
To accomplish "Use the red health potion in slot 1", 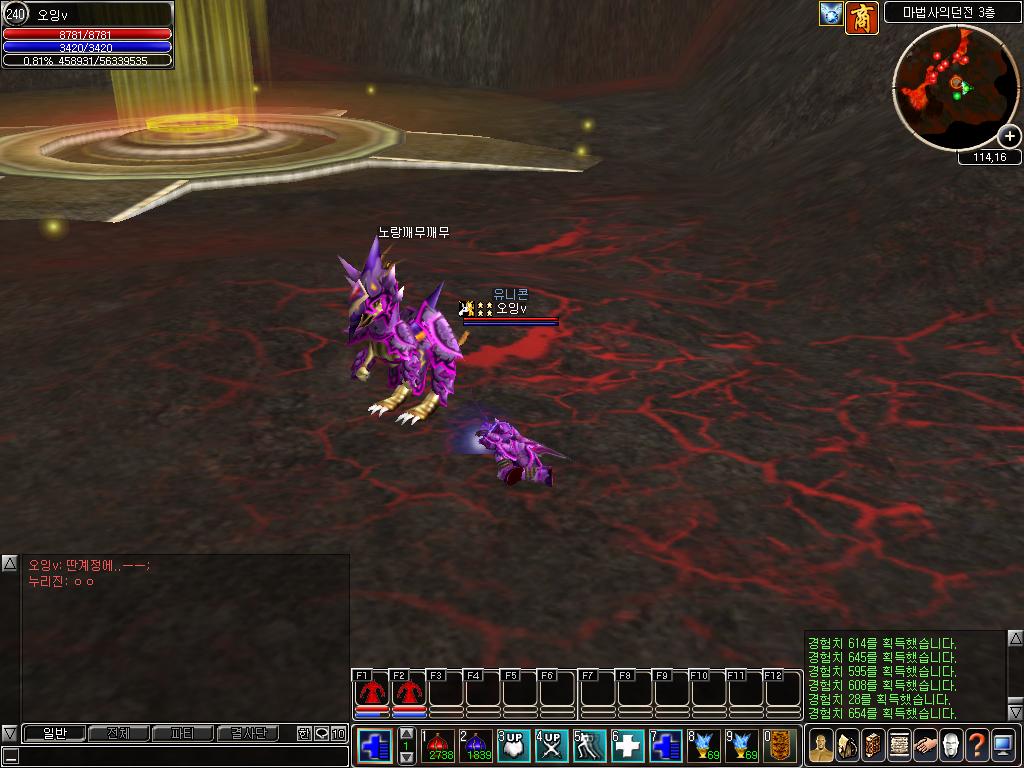I will [440, 746].
